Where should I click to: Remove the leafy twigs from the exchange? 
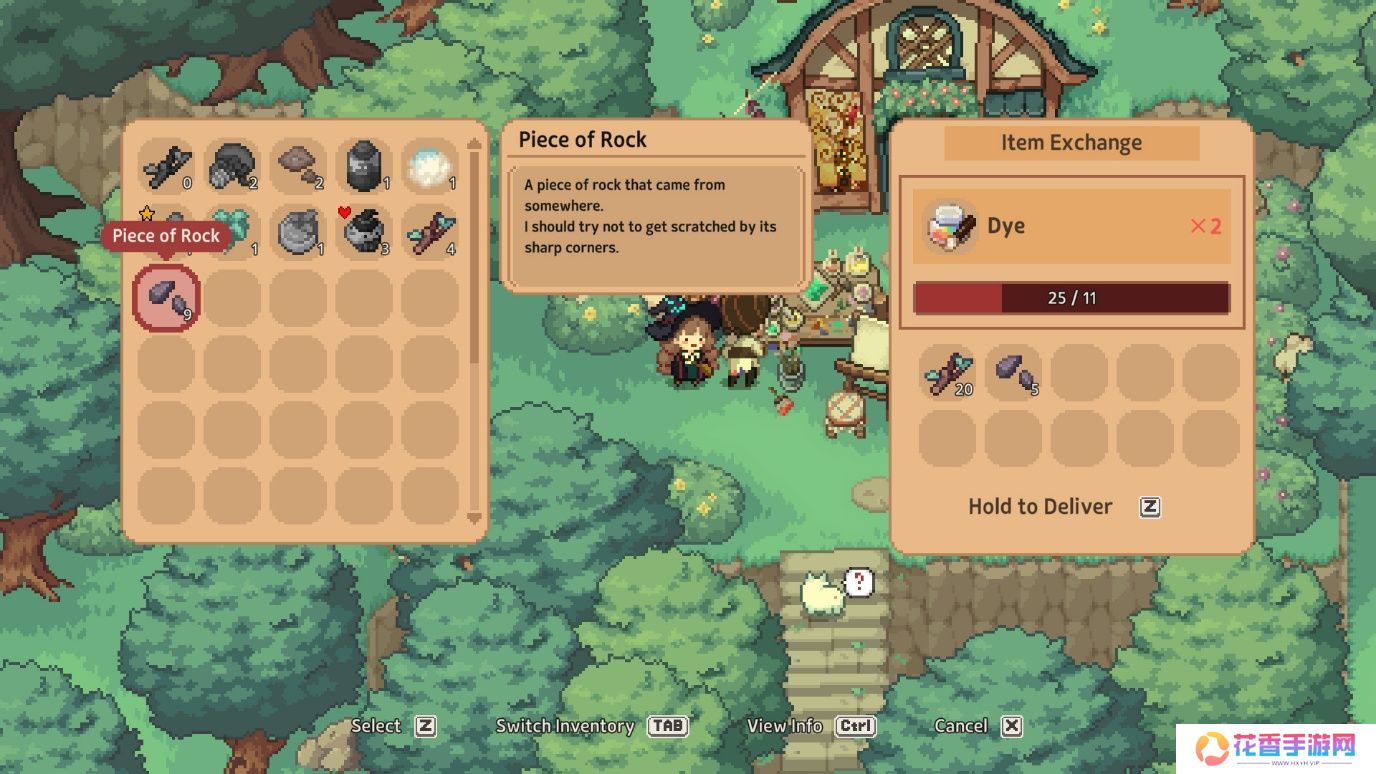pos(947,372)
